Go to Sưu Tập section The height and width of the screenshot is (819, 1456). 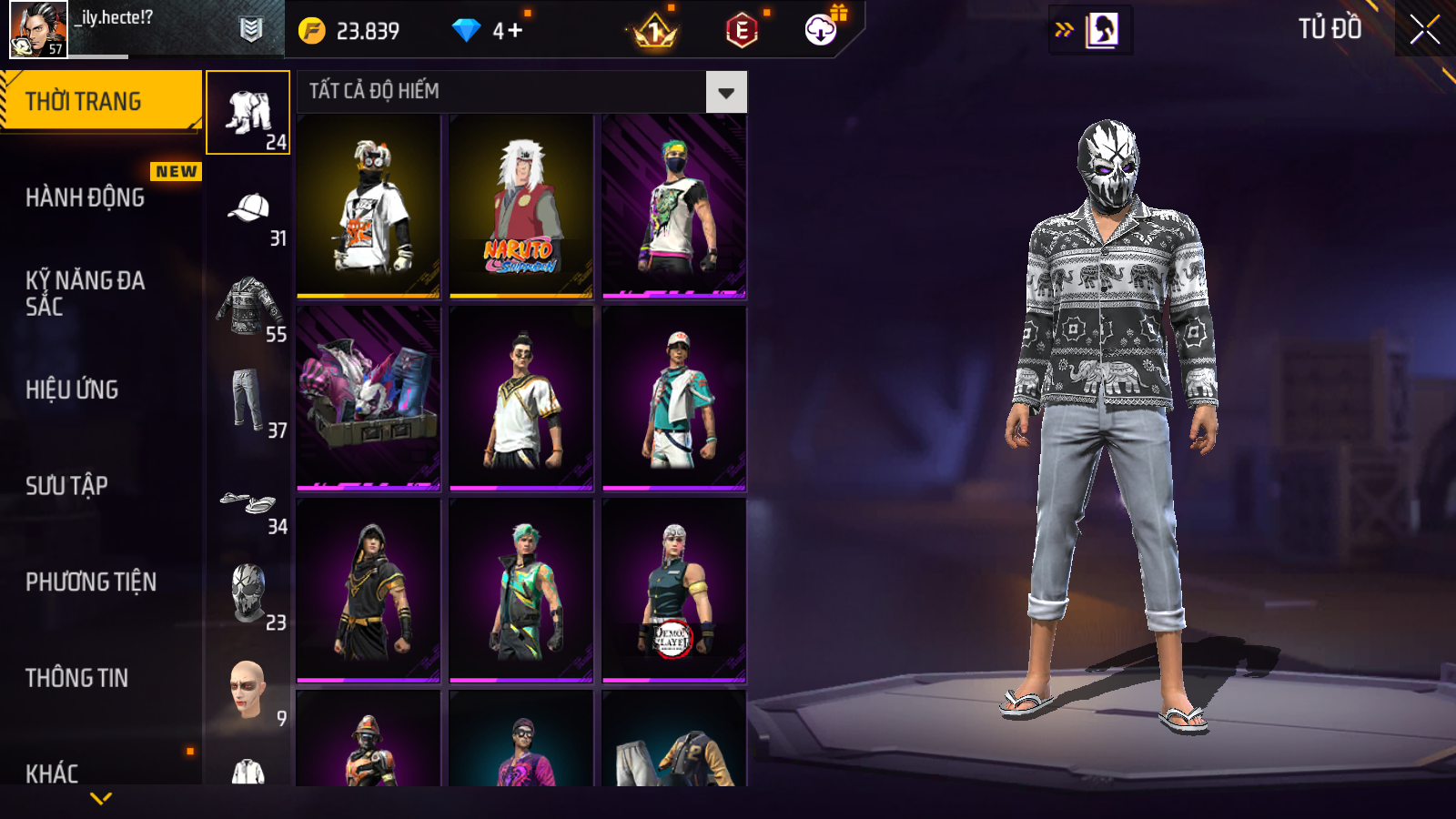point(67,486)
